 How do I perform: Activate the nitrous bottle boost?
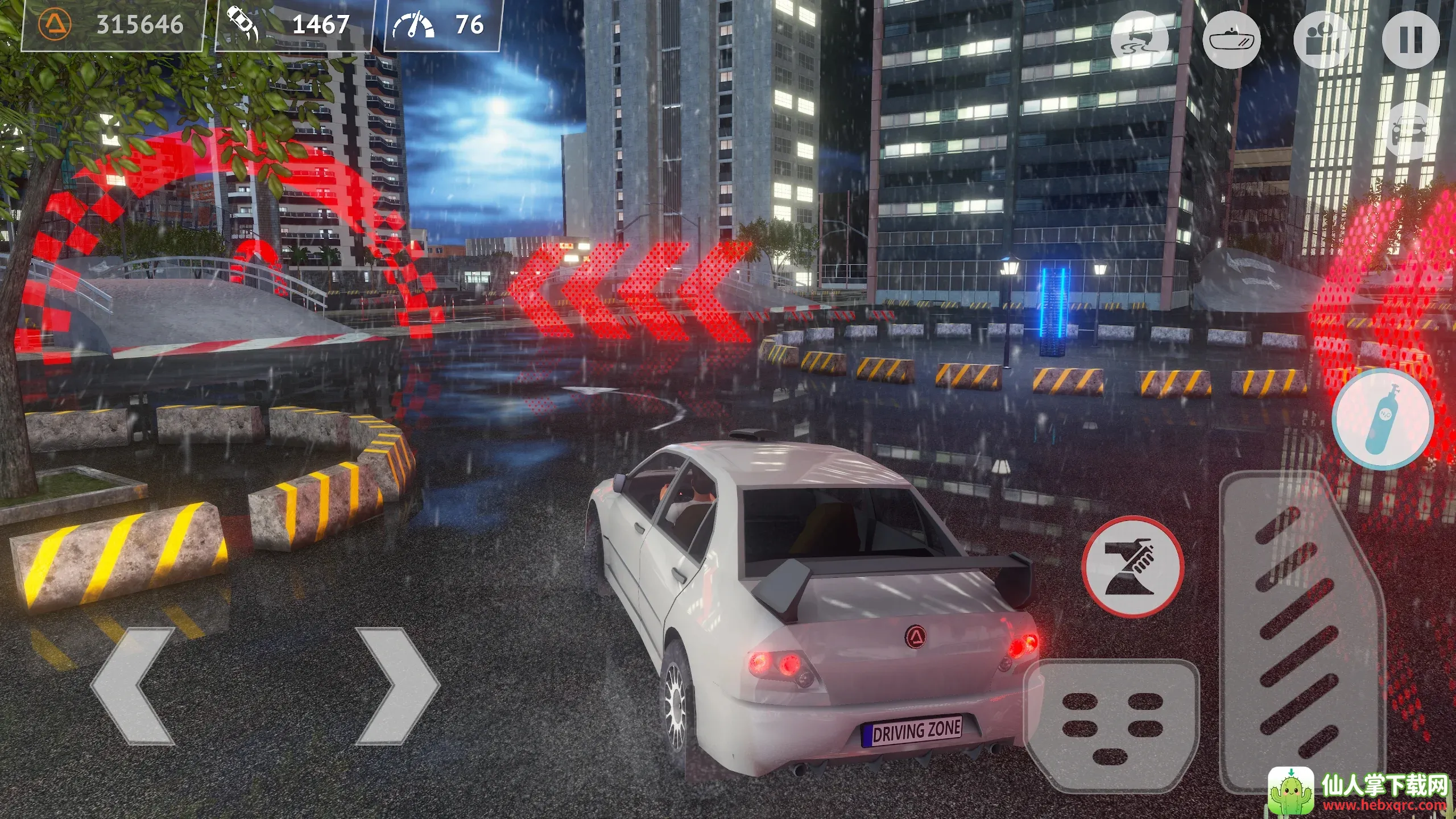[x=1382, y=419]
